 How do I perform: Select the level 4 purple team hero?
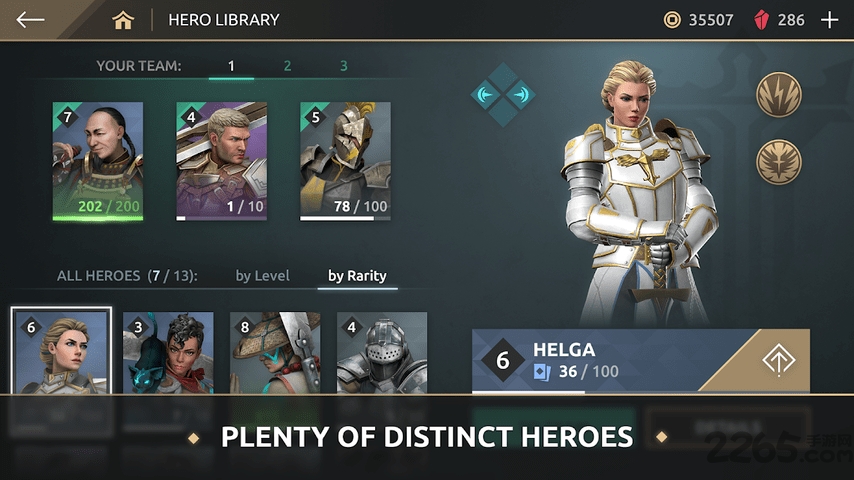click(222, 160)
